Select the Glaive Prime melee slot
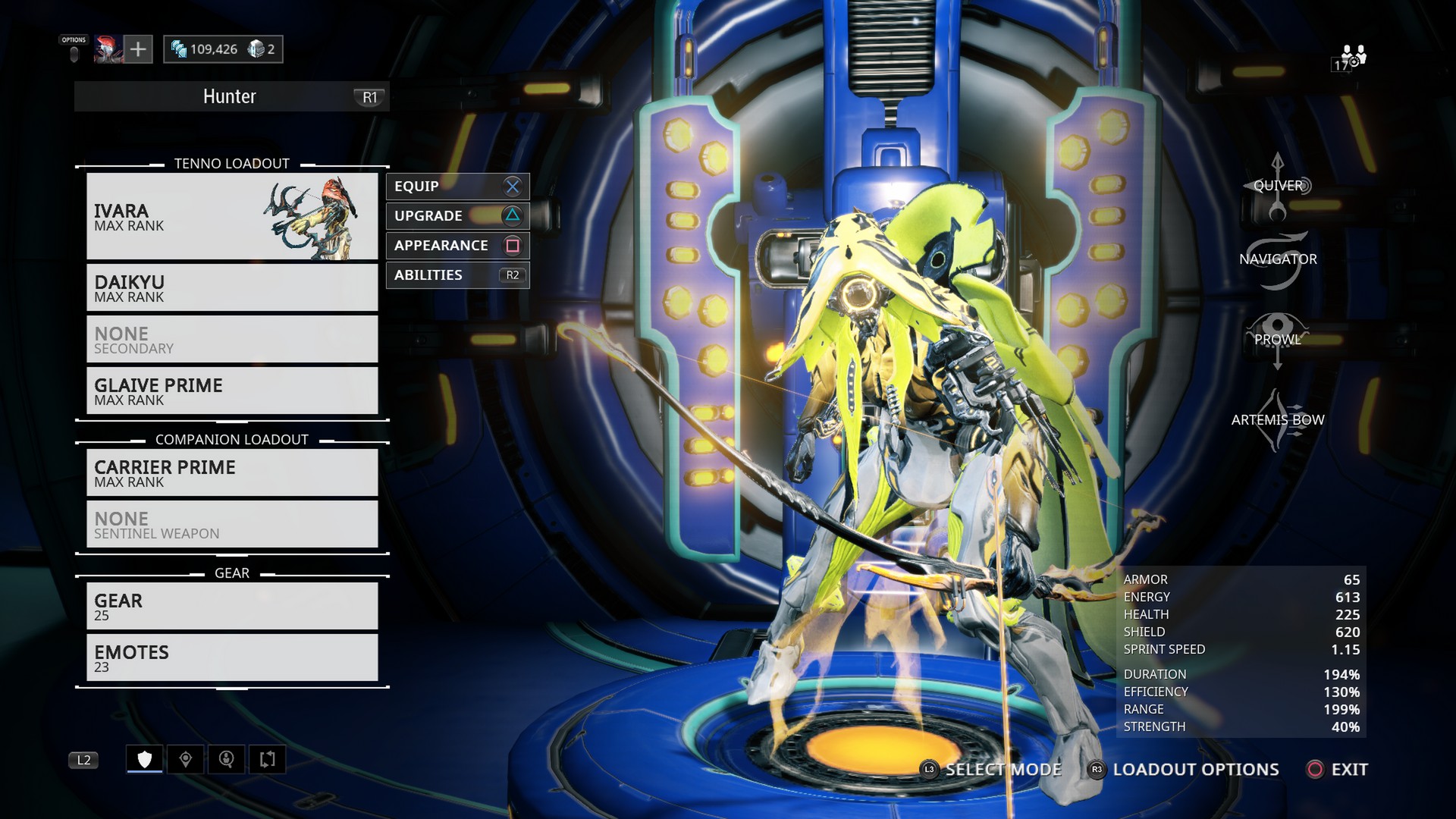Image resolution: width=1456 pixels, height=819 pixels. (x=232, y=391)
